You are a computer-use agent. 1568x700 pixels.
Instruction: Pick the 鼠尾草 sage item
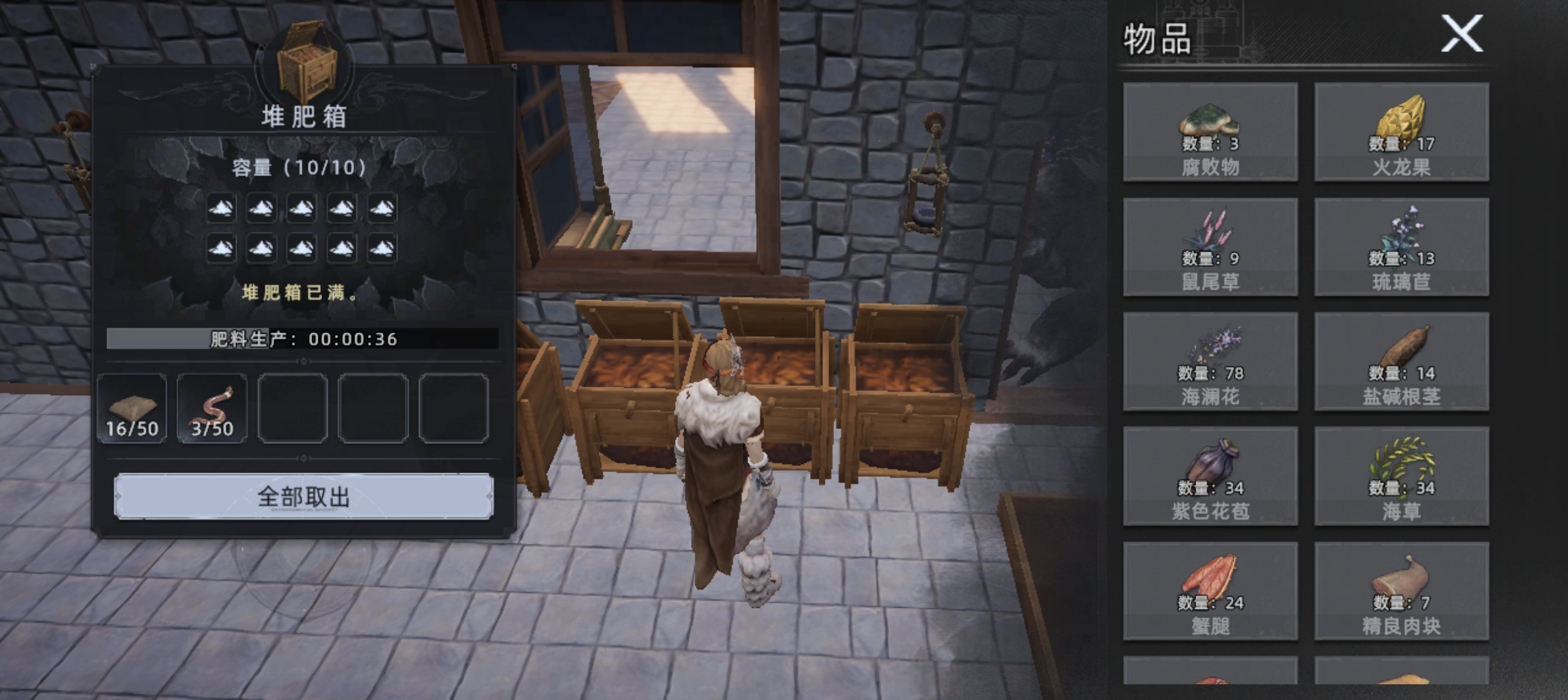click(1210, 247)
